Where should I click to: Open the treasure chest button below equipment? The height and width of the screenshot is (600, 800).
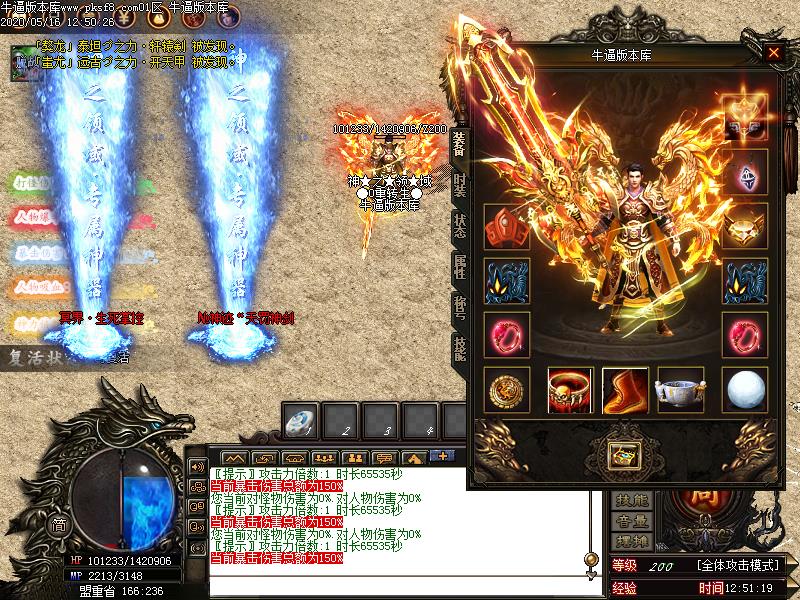624,455
